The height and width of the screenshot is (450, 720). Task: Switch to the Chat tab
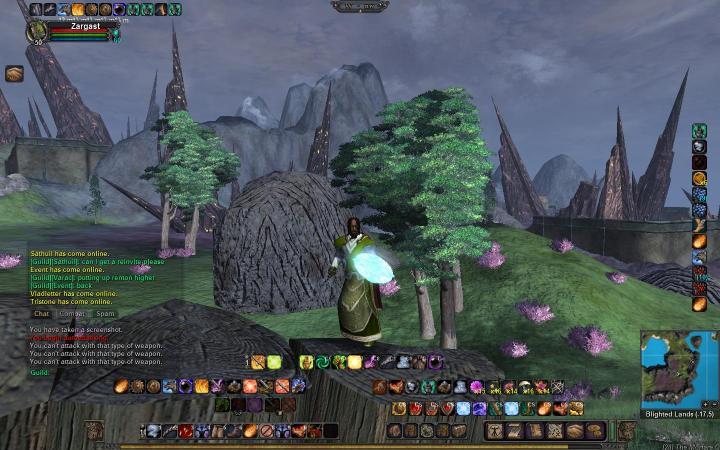(41, 313)
